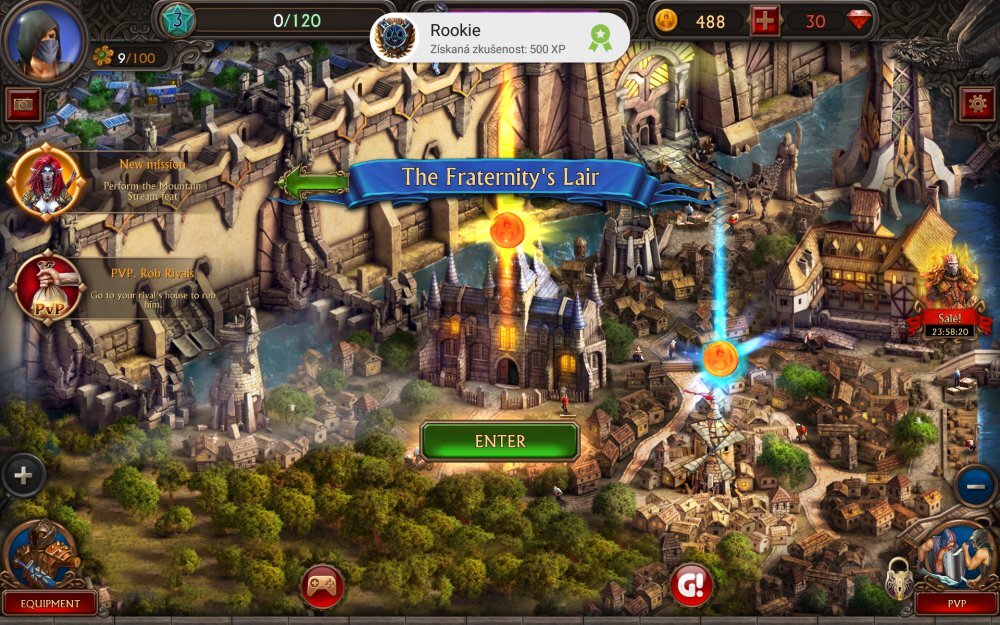Screen dimensions: 1000x625
Task: Tap the Rookie achievement notification
Action: (x=500, y=38)
